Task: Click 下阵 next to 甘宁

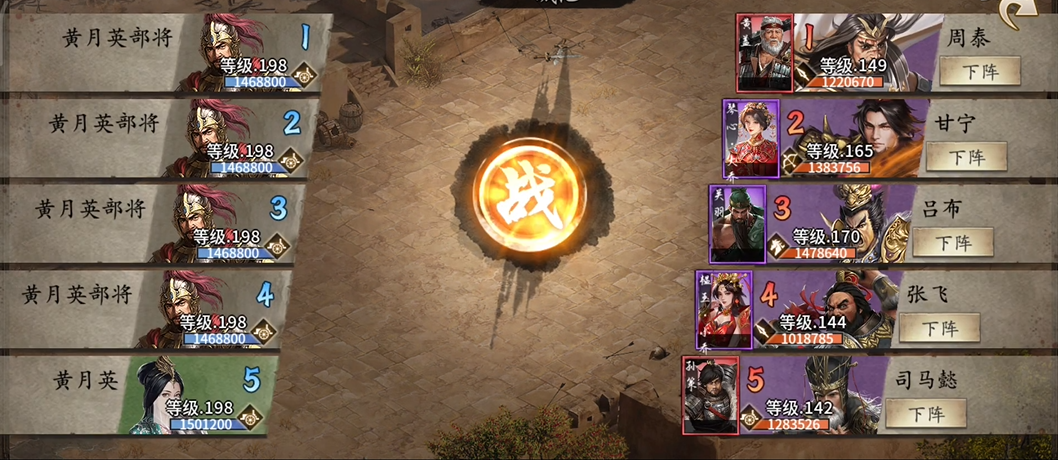Action: point(965,157)
